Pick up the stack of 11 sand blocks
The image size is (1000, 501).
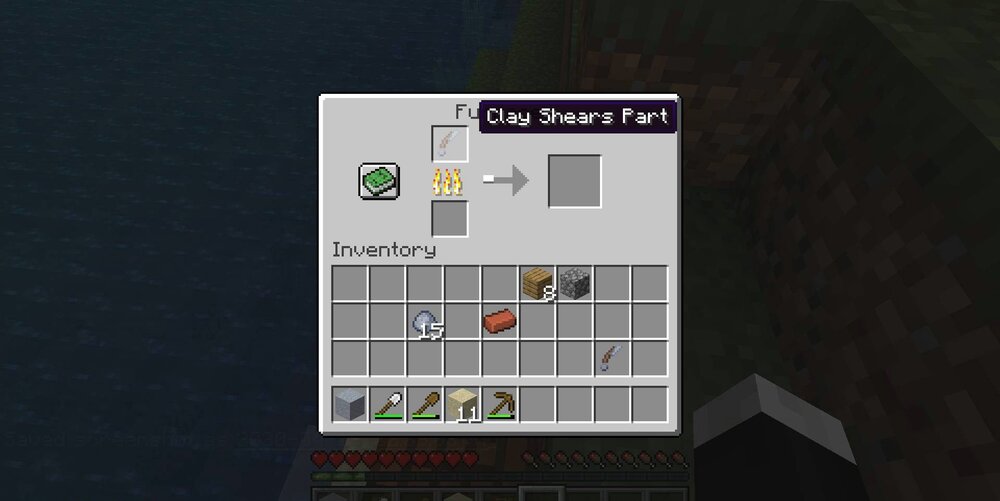click(x=462, y=404)
